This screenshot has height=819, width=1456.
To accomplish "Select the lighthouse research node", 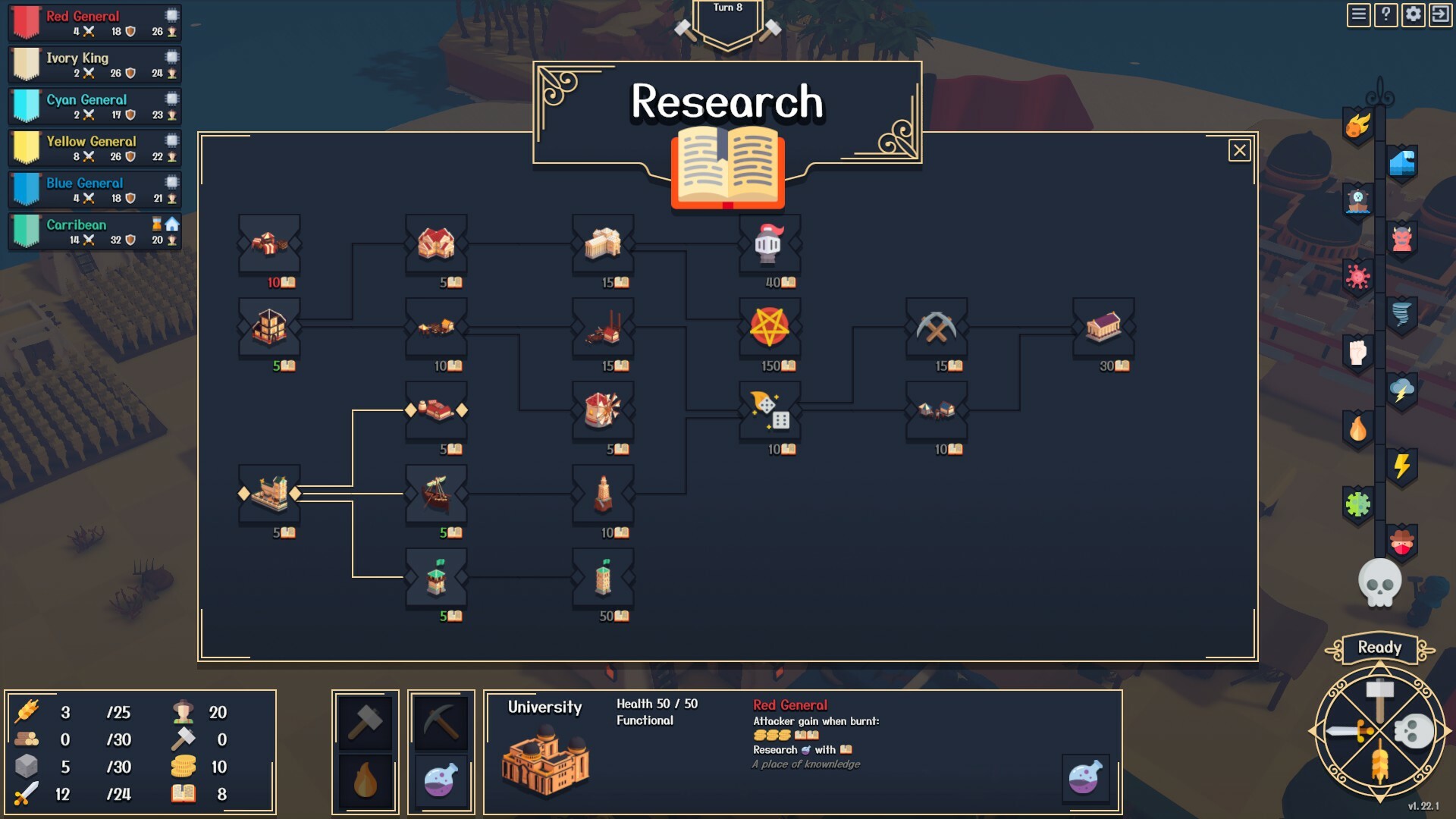I will (603, 494).
